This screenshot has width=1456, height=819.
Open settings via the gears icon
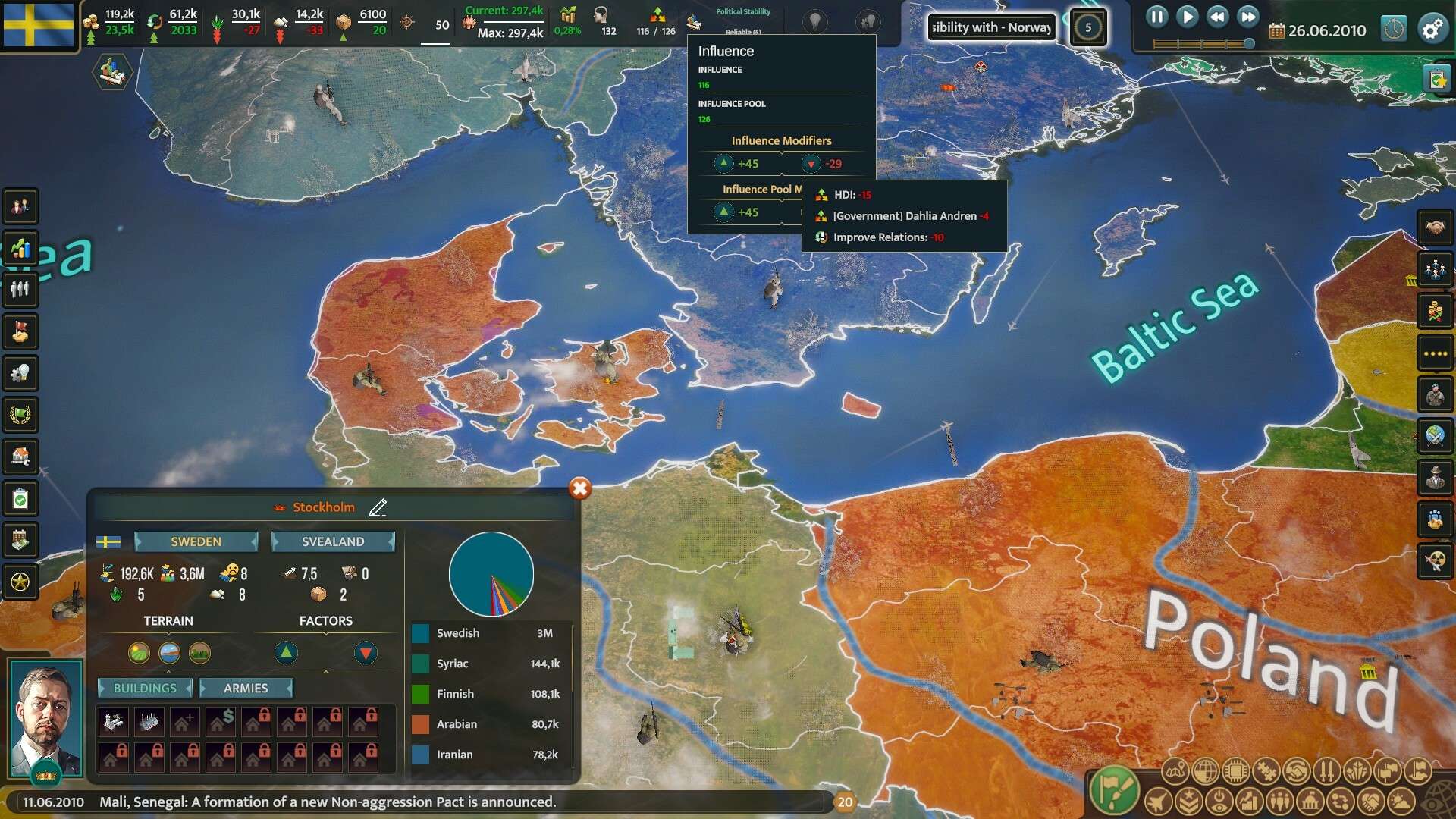tap(1432, 30)
